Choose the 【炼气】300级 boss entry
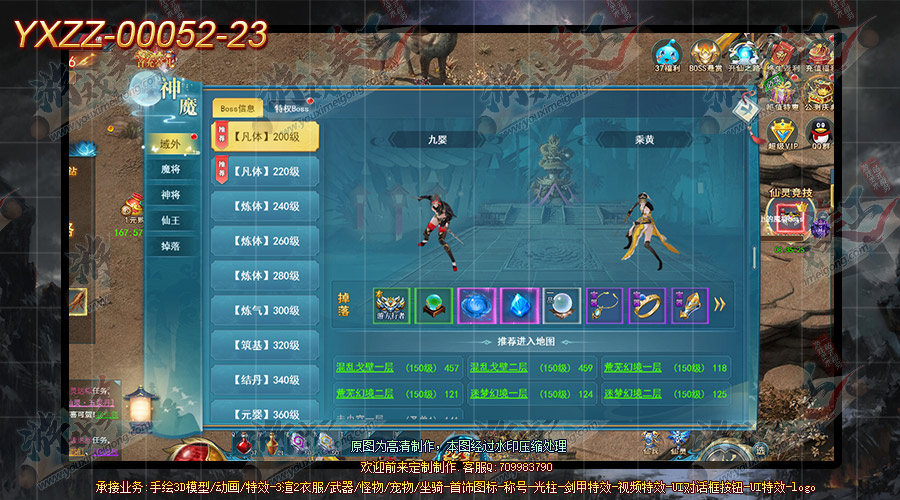Viewport: 900px width, 500px height. pos(265,310)
